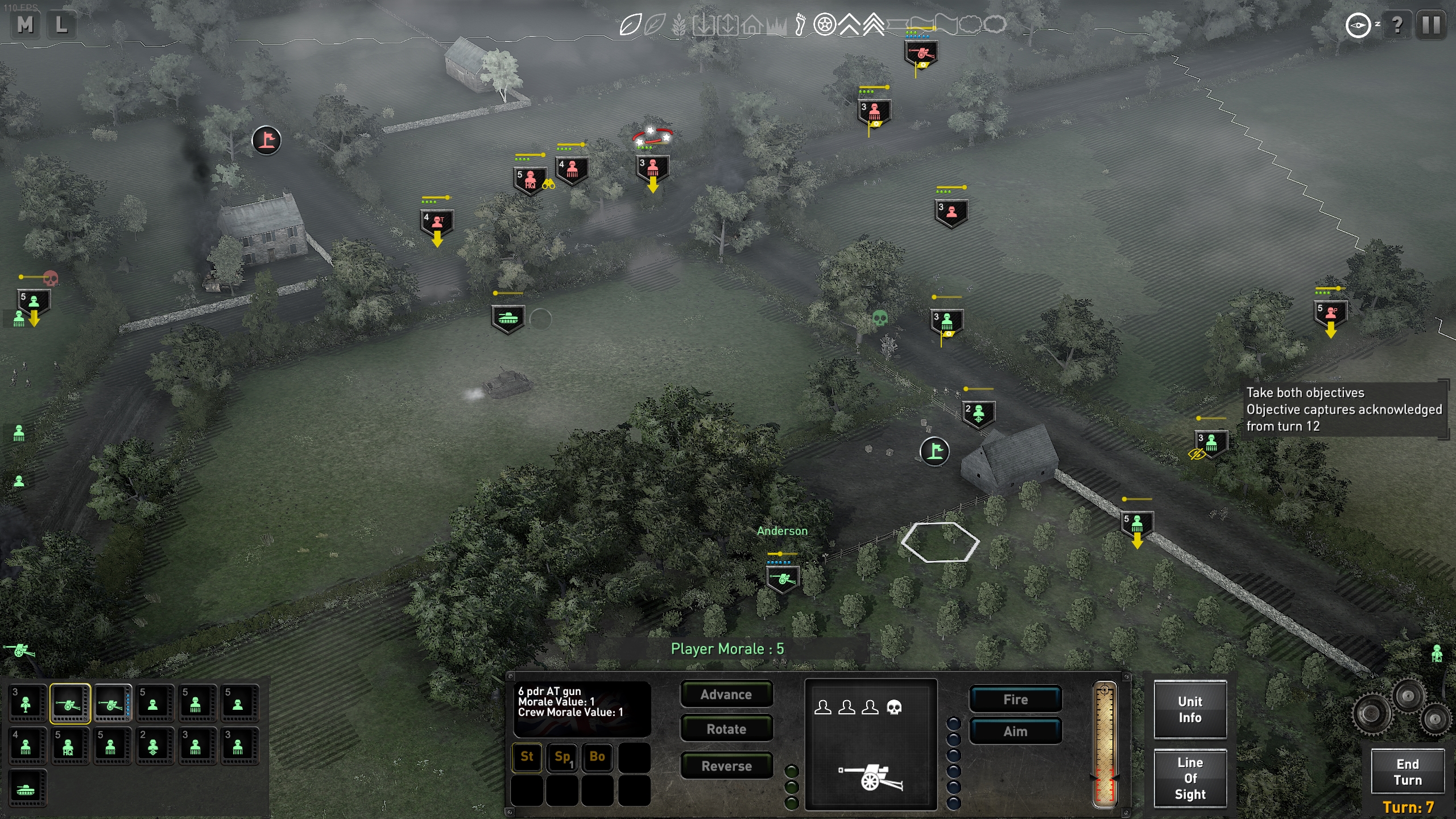Pick the Sp ammo slot

tap(562, 756)
